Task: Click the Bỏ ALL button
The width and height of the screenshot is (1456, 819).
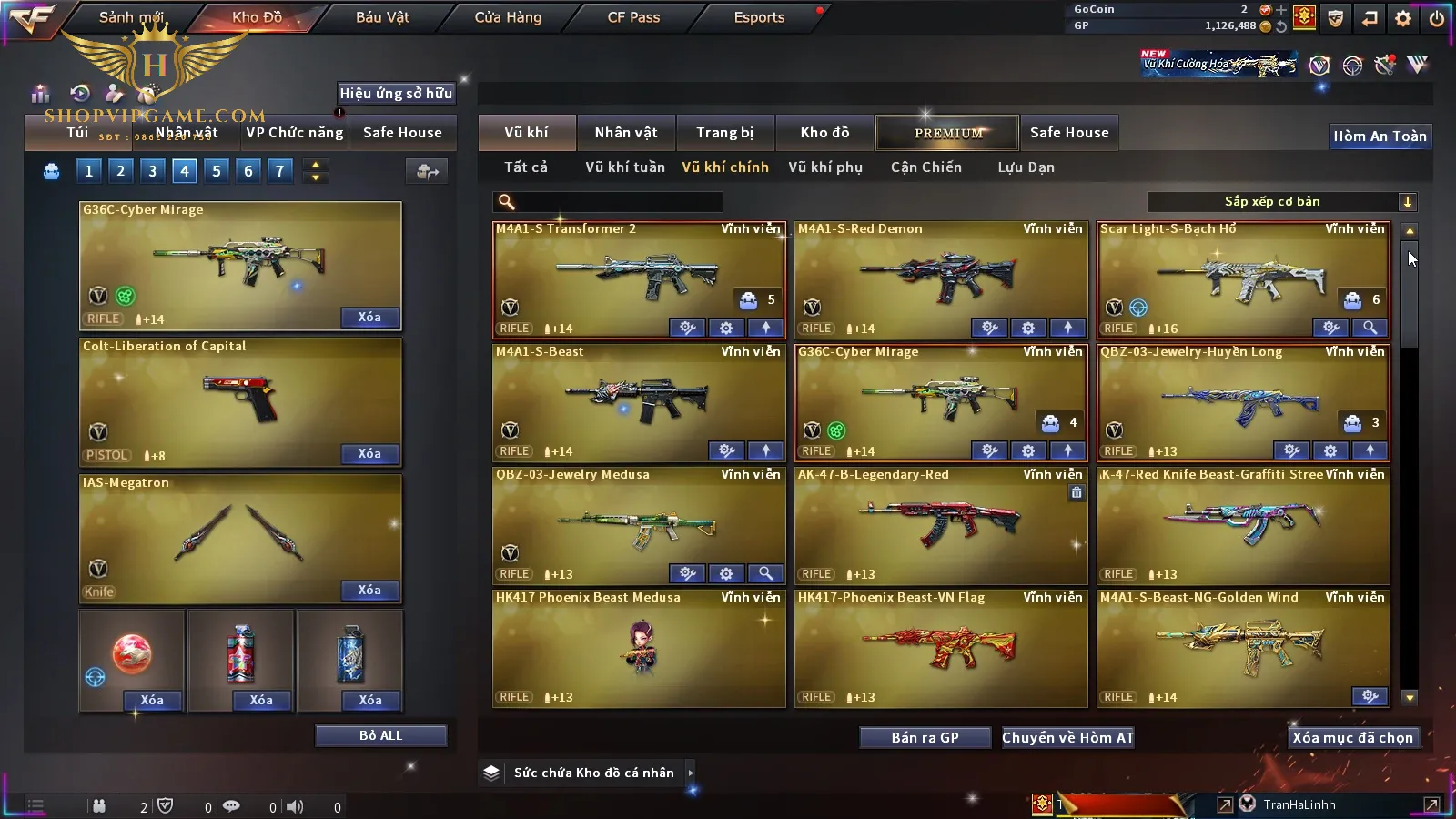Action: (x=380, y=735)
